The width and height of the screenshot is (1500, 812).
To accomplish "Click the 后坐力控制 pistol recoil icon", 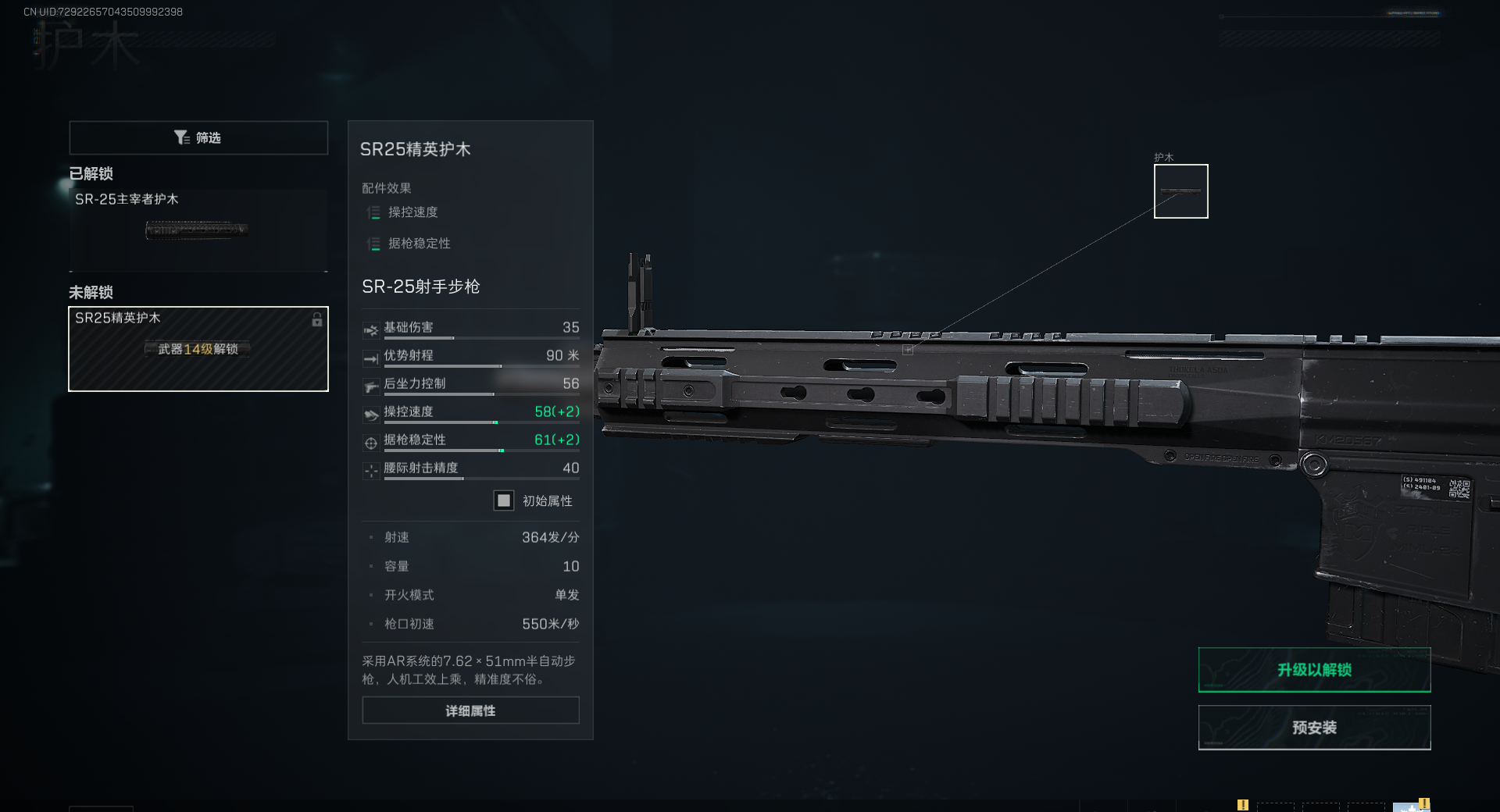I will 370,385.
